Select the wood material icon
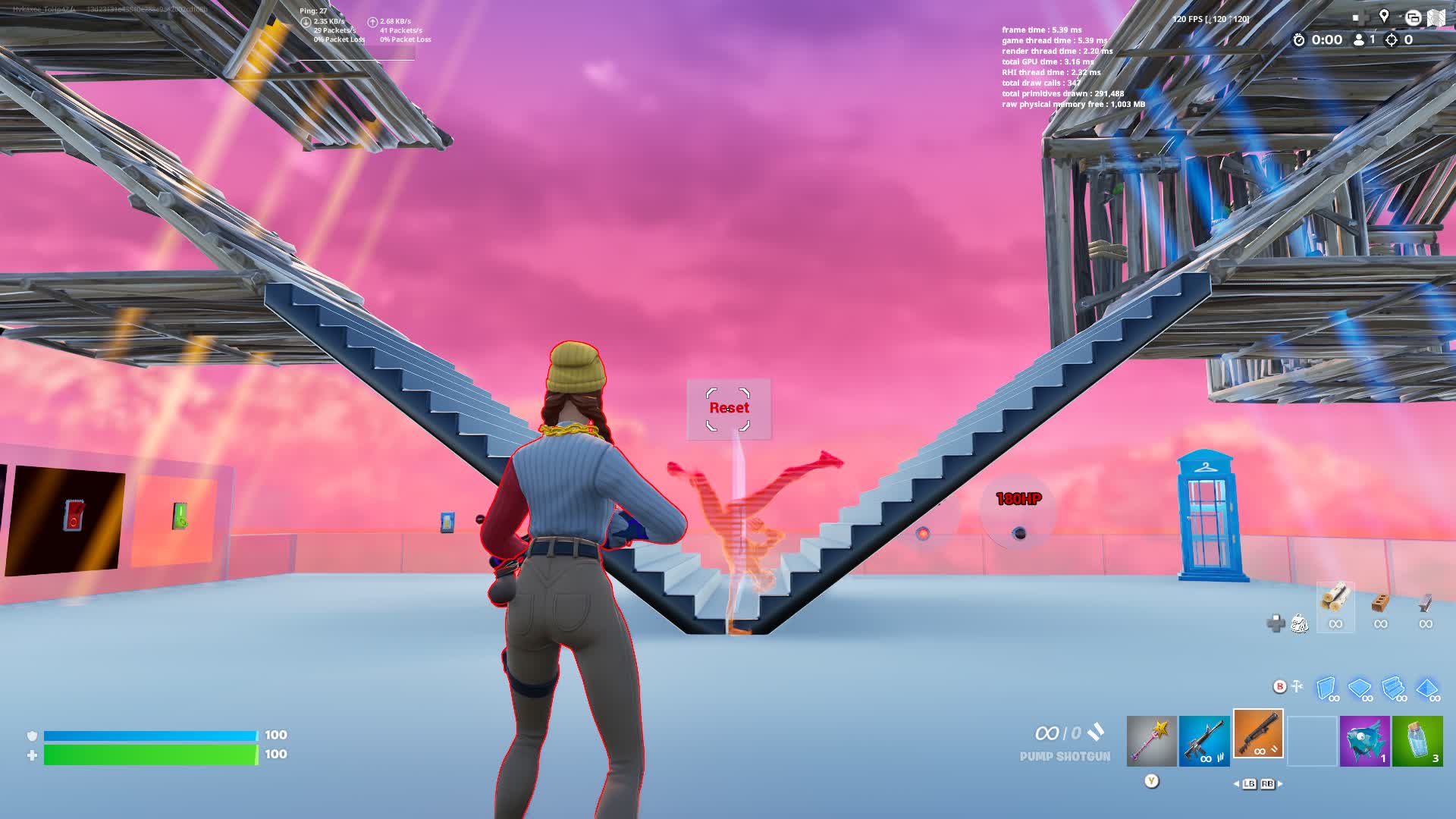Image resolution: width=1456 pixels, height=819 pixels. coord(1333,601)
